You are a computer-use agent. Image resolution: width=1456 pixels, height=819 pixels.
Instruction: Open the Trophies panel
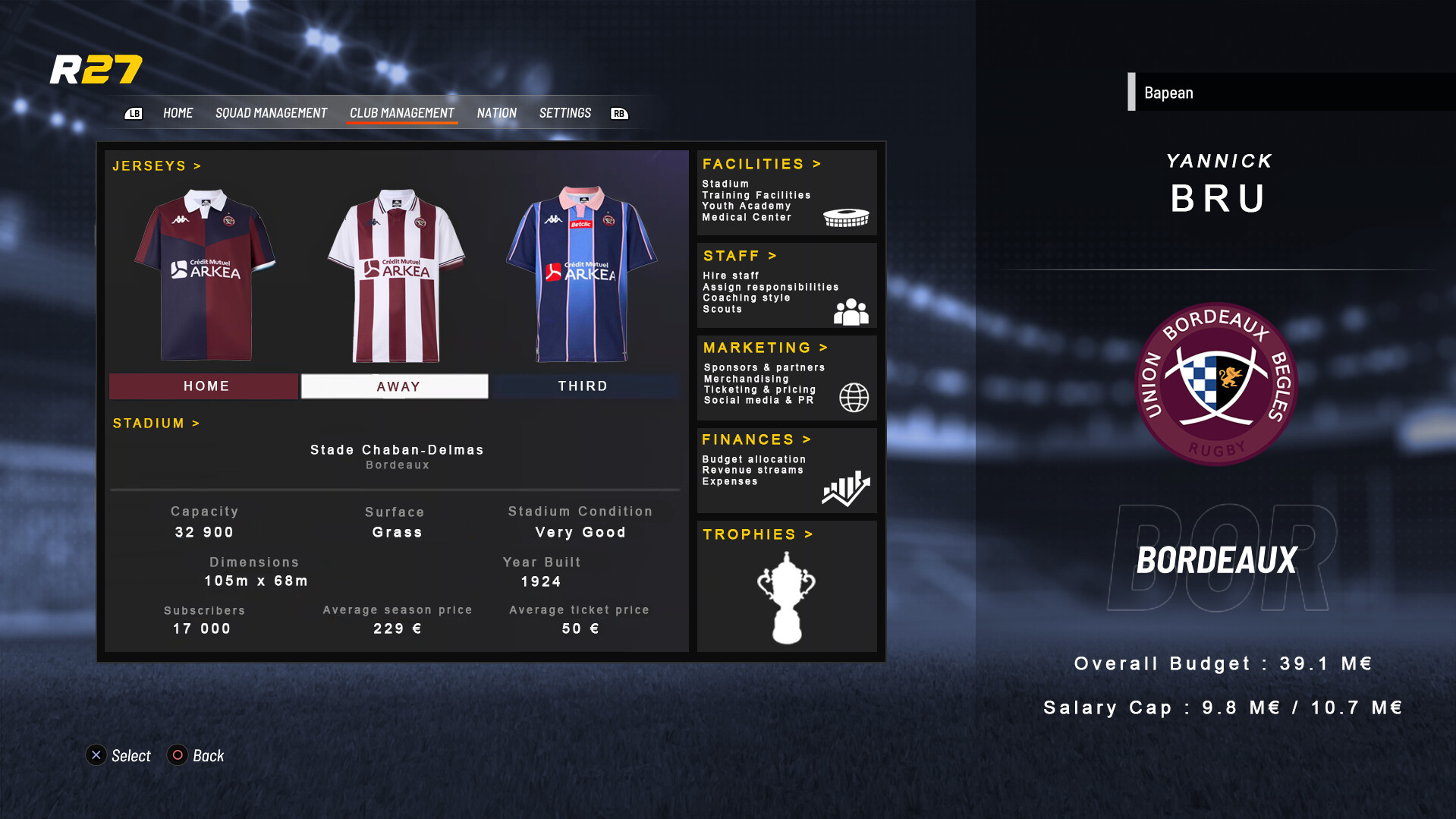(786, 585)
